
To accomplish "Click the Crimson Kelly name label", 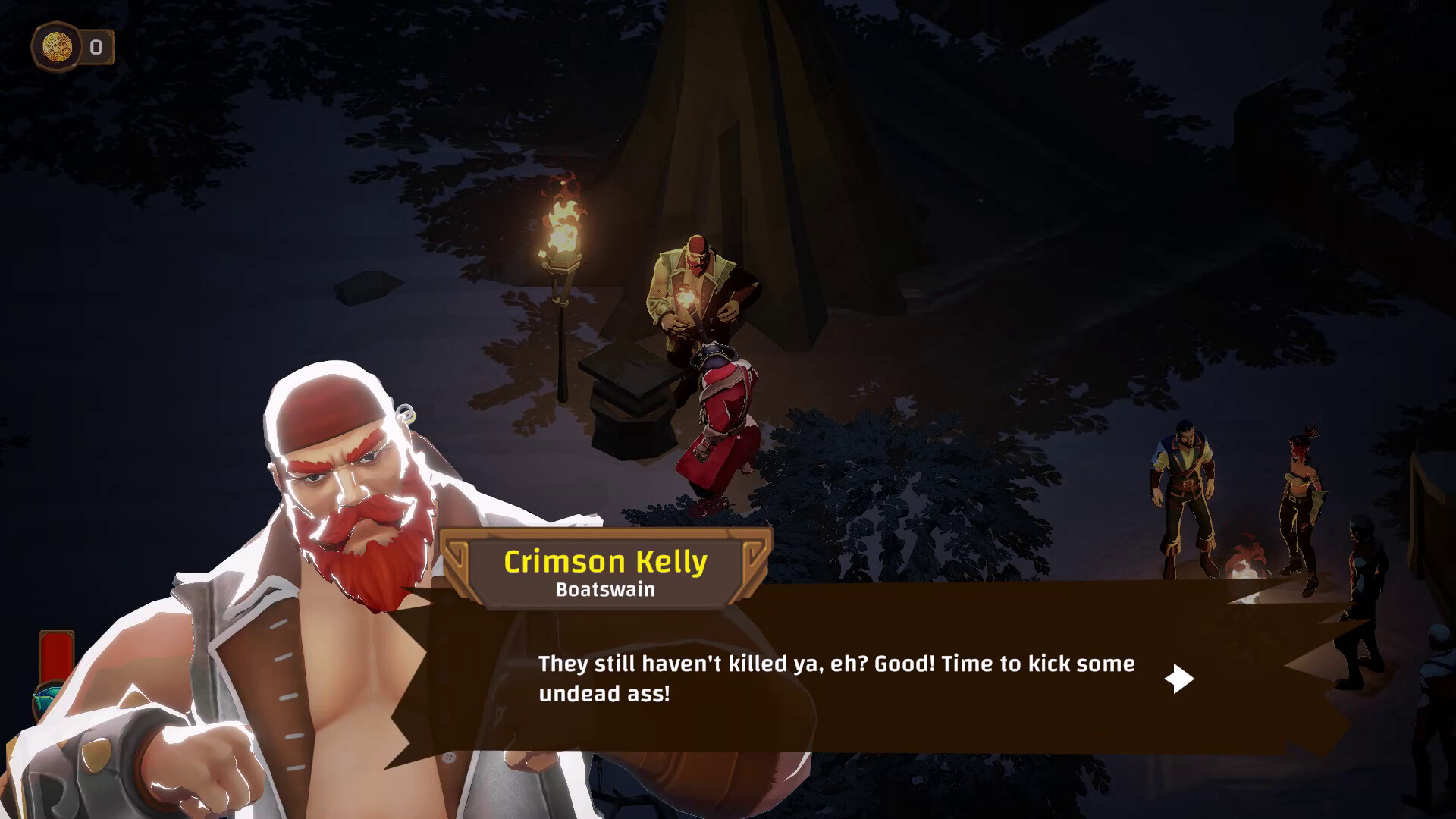I will pos(604,561).
